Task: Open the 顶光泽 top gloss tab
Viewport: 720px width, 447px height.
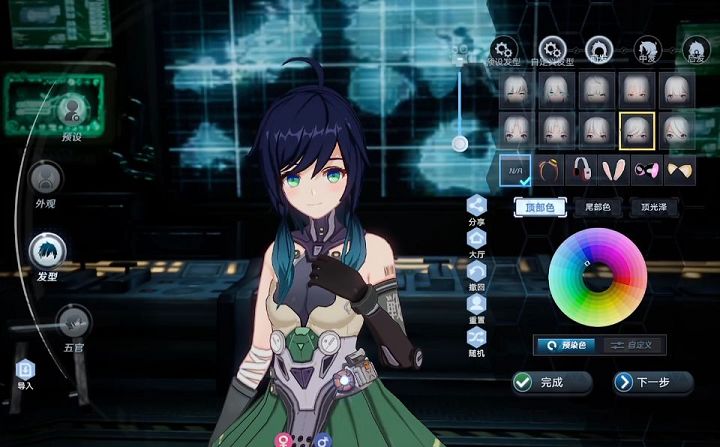Action: [654, 207]
